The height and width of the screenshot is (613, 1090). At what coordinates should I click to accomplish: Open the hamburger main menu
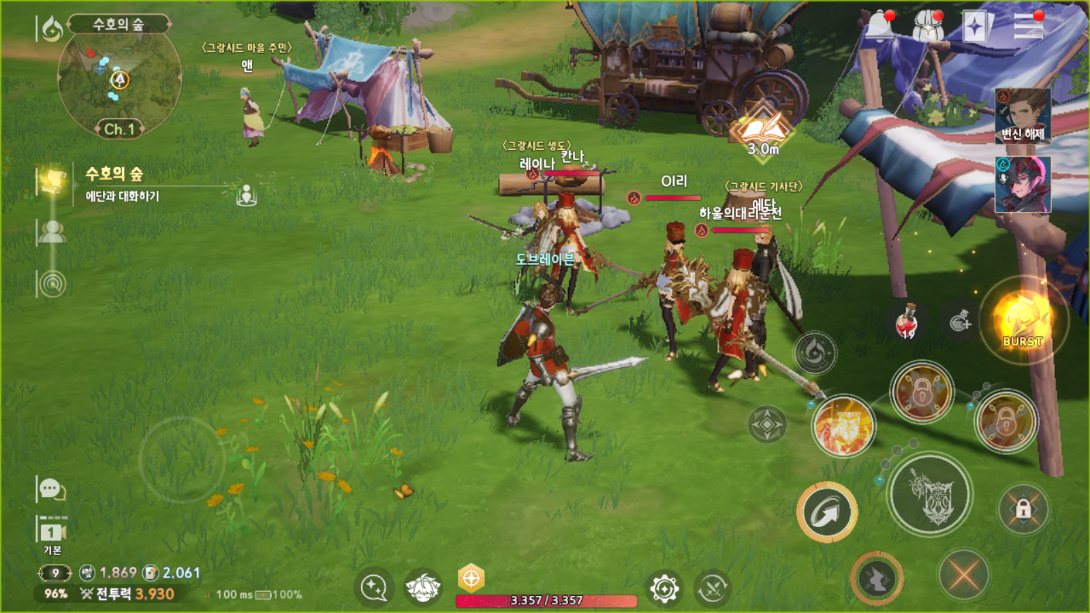[x=1028, y=26]
